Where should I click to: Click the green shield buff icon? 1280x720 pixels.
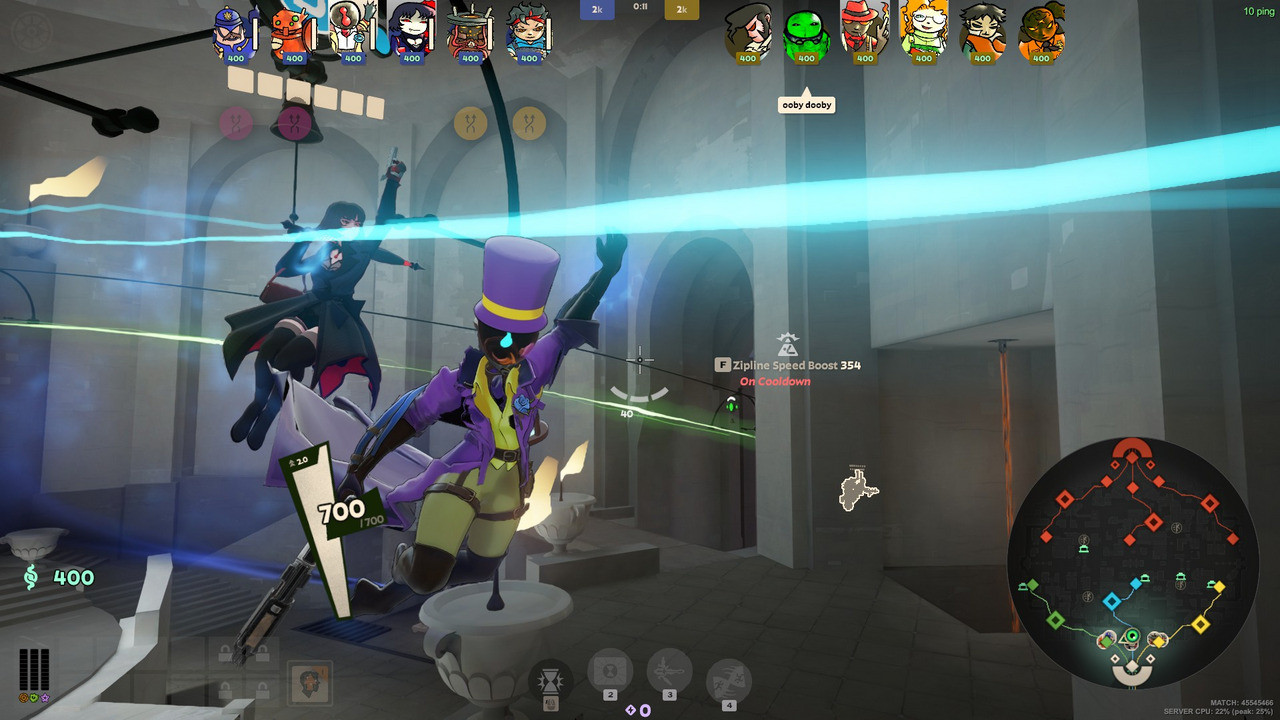coord(33,697)
